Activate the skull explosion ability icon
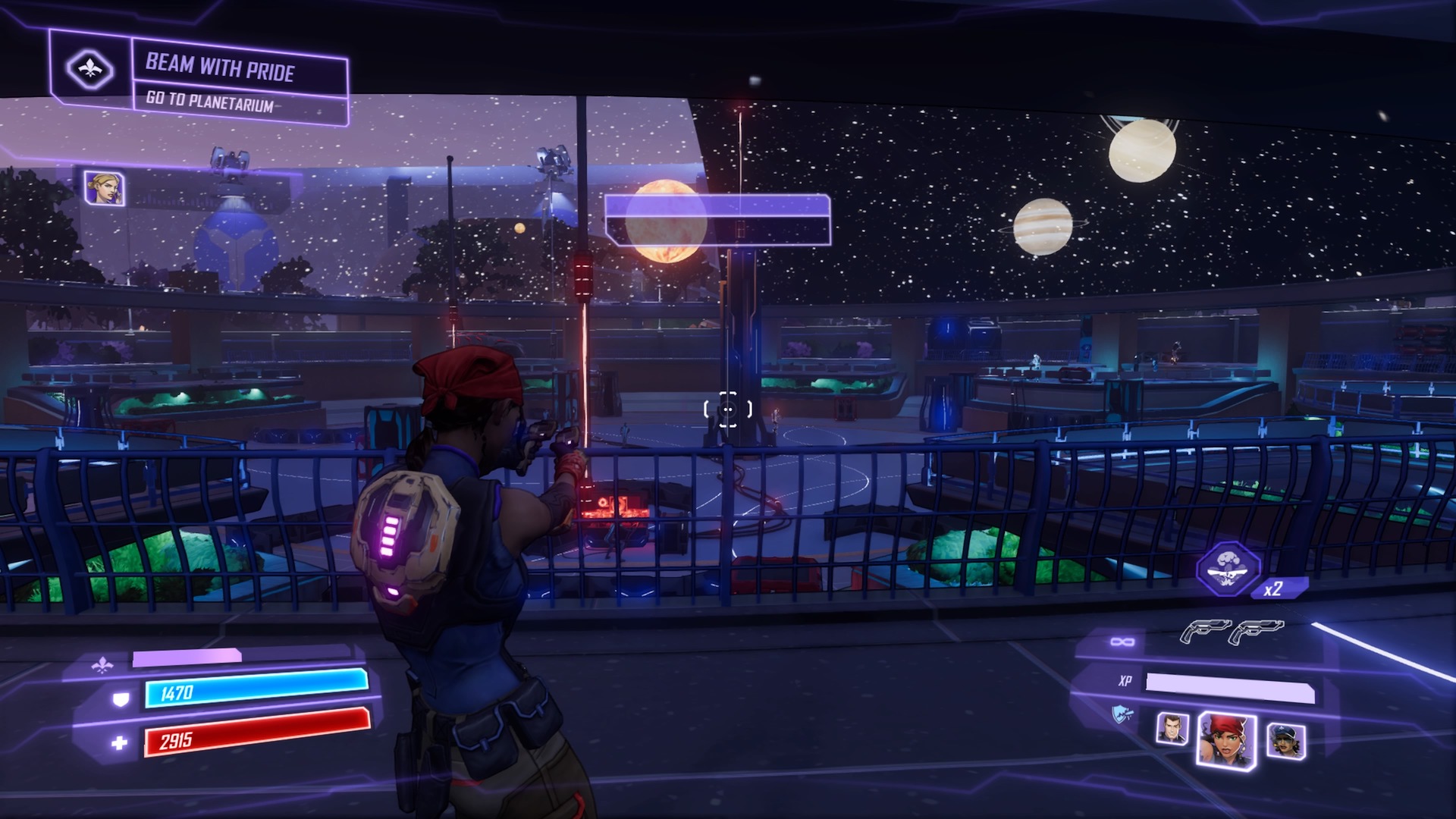This screenshot has height=819, width=1456. (1228, 569)
